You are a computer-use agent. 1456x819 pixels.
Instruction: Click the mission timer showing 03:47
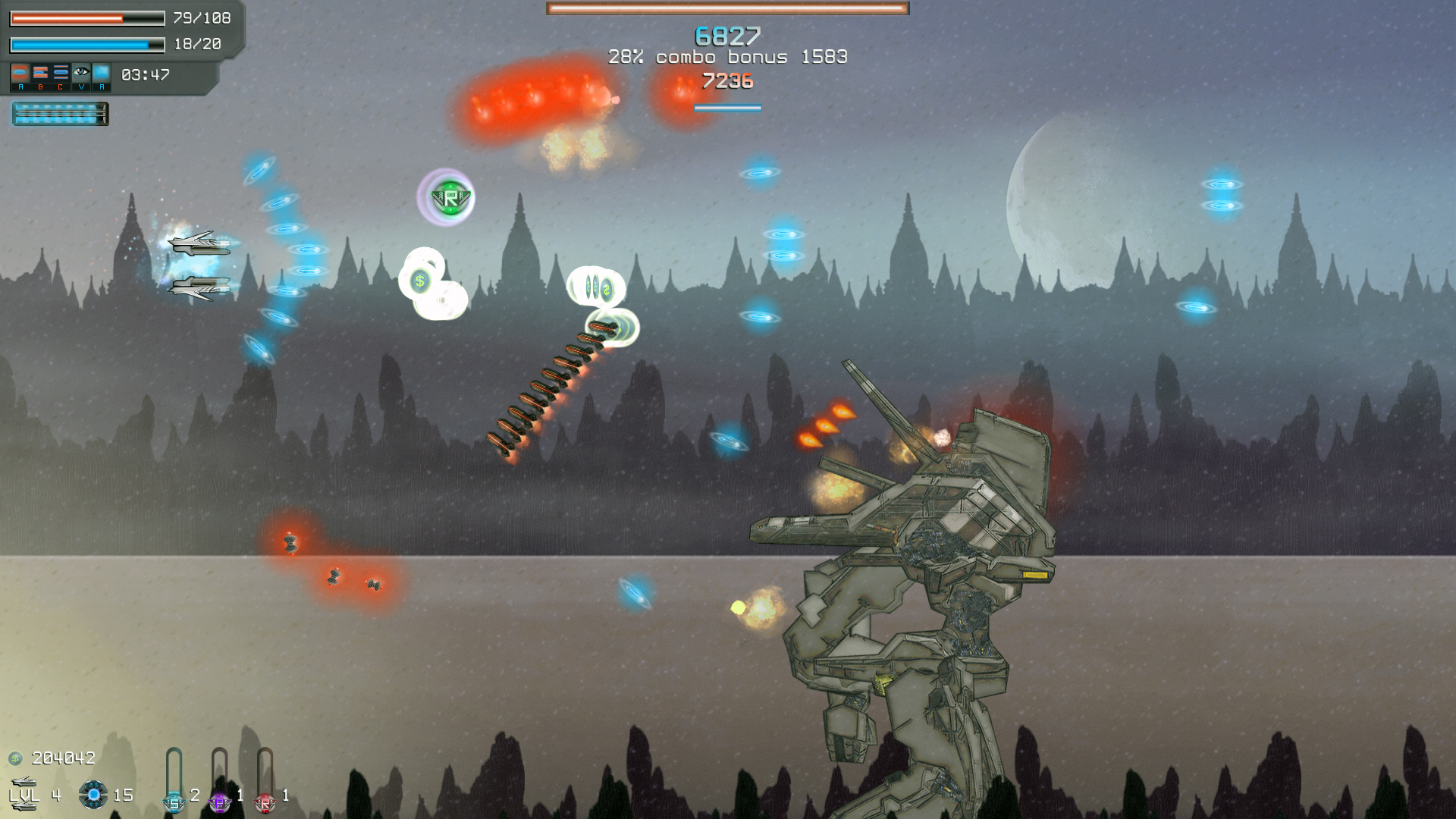[x=146, y=74]
